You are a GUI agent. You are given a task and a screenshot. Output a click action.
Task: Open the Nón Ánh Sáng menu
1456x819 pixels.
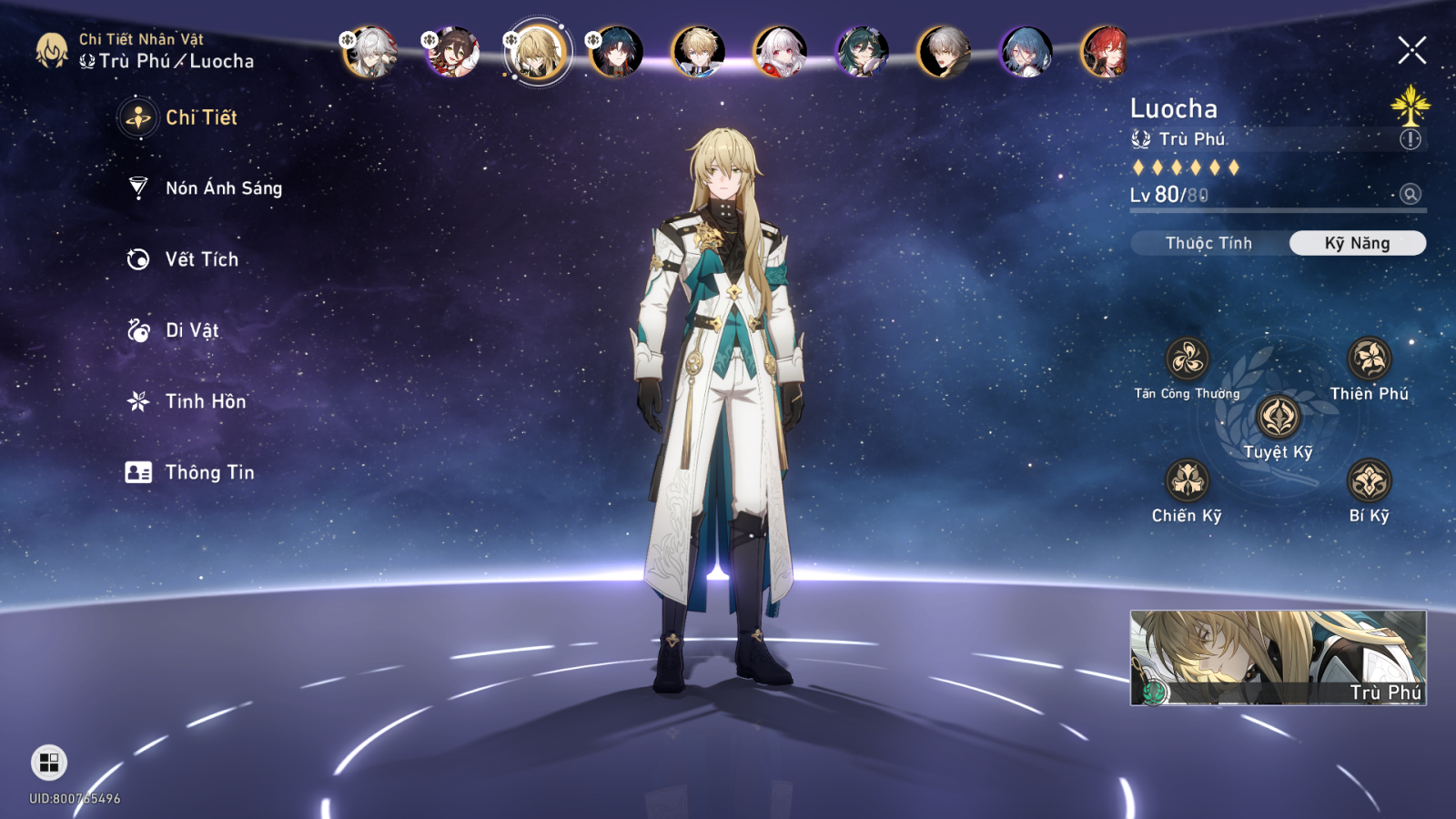click(223, 188)
